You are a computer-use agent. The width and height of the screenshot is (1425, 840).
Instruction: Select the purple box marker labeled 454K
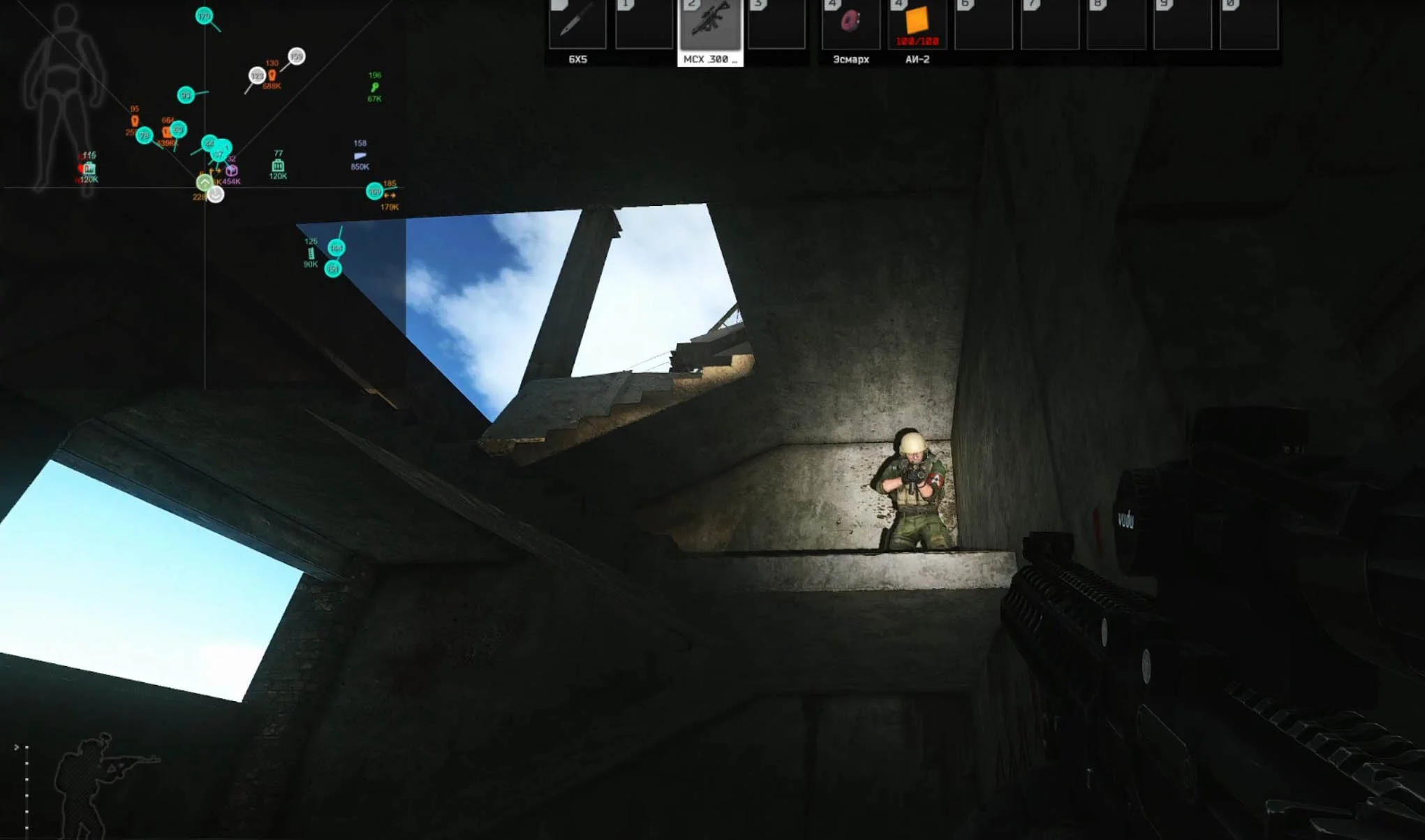pyautogui.click(x=232, y=170)
